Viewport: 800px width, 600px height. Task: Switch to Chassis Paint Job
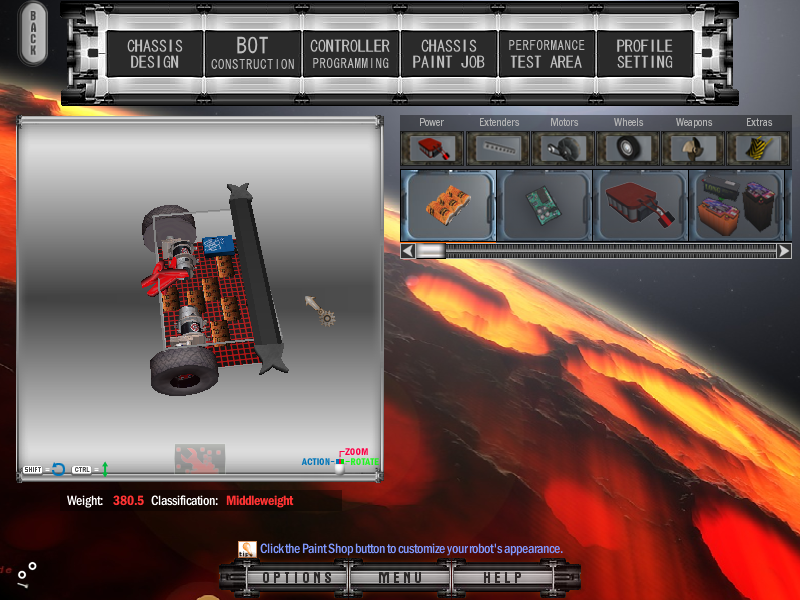448,54
